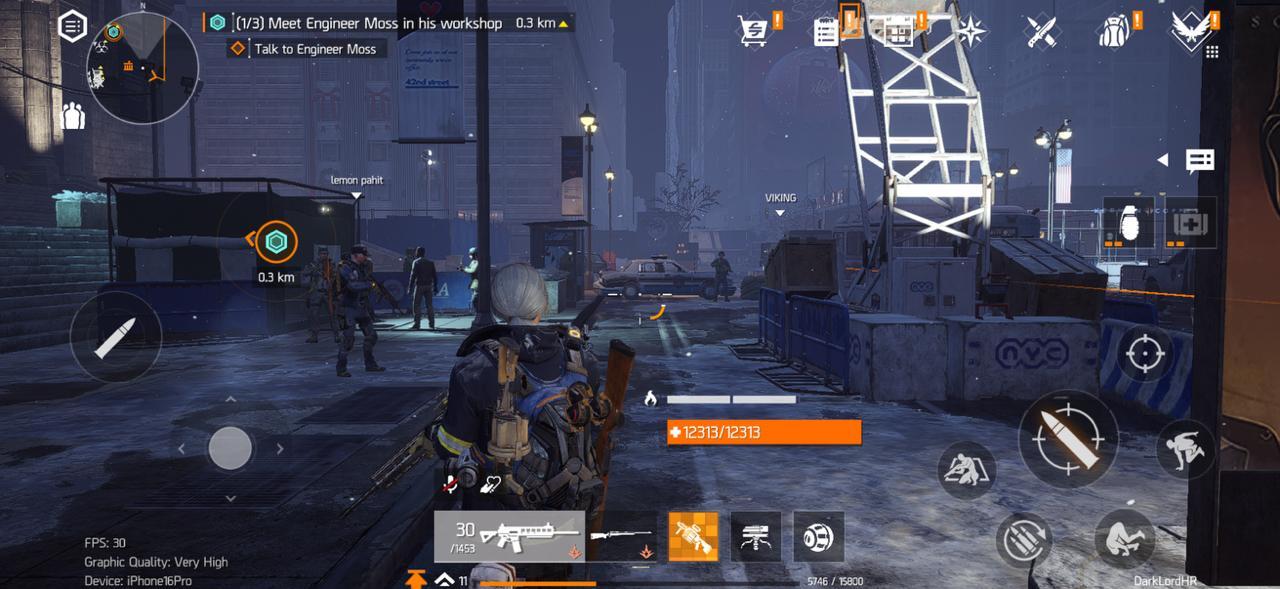This screenshot has width=1280, height=589.
Task: Select the assault rifle primary weapon slot
Action: [x=509, y=537]
